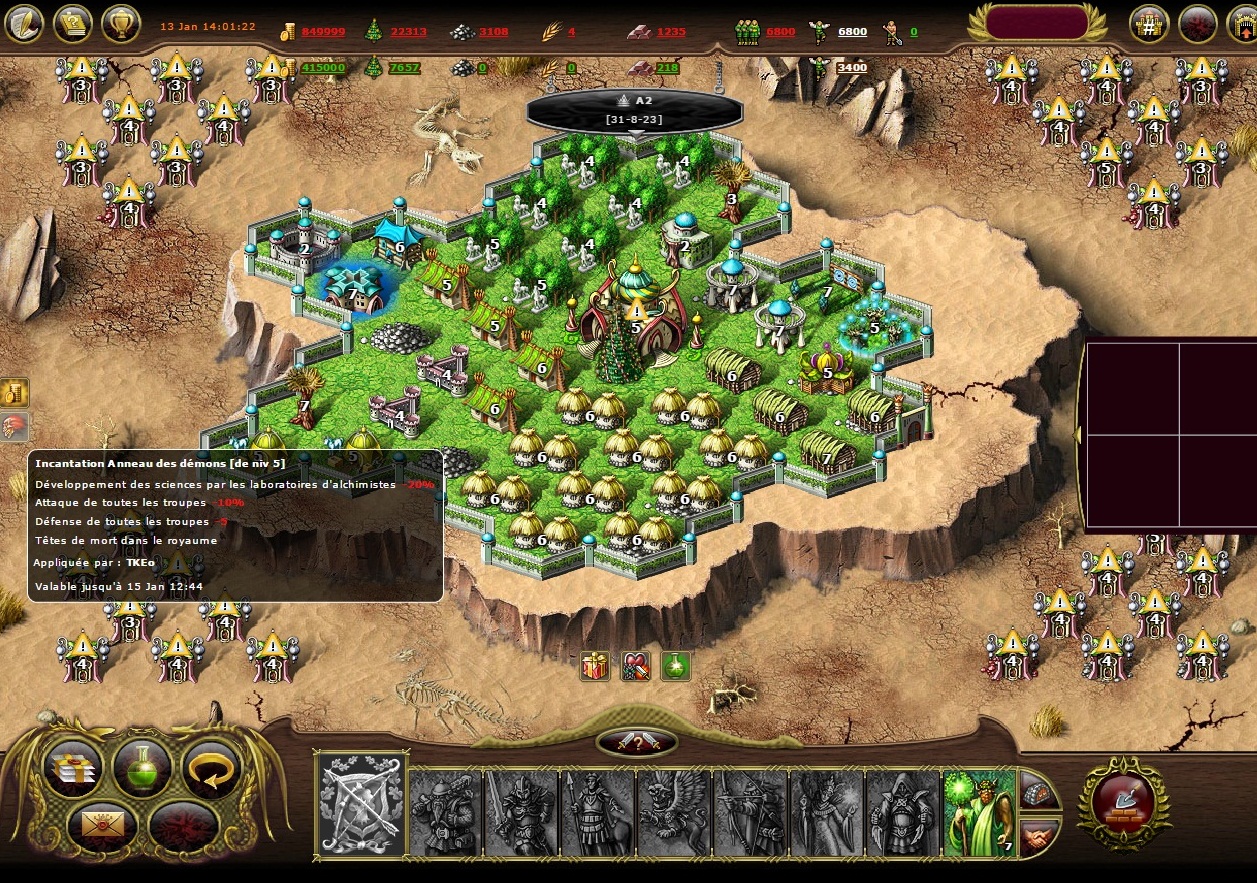Select the A2 city name banner
The height and width of the screenshot is (883, 1257).
click(x=636, y=109)
